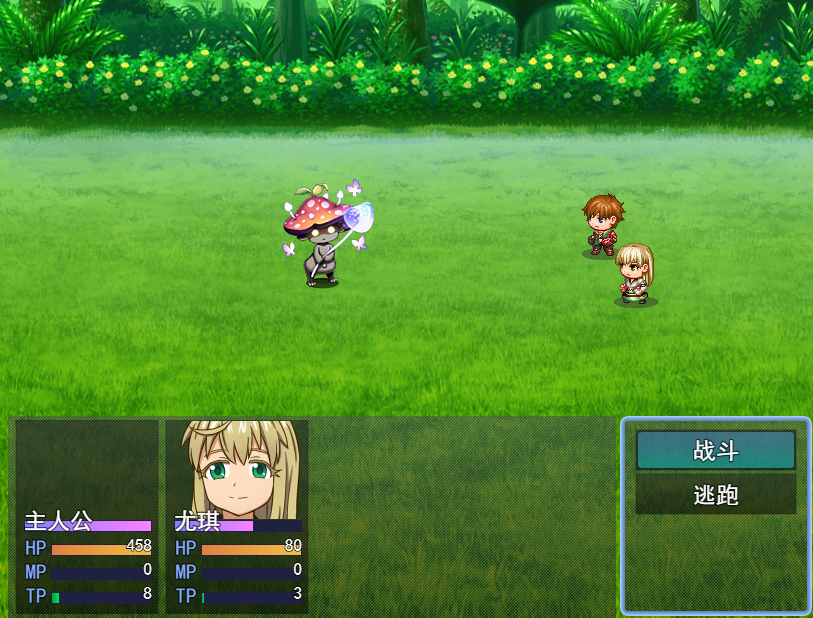Click 尤琪's portrait status panel

pos(237,515)
